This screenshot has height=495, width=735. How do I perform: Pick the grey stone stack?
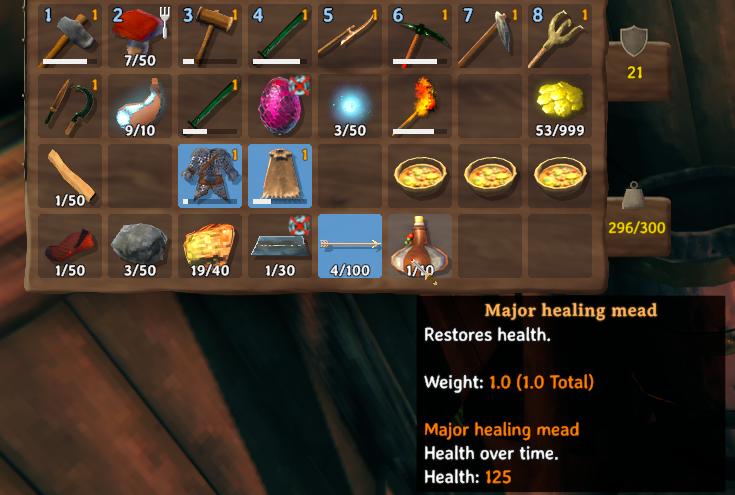pyautogui.click(x=140, y=246)
